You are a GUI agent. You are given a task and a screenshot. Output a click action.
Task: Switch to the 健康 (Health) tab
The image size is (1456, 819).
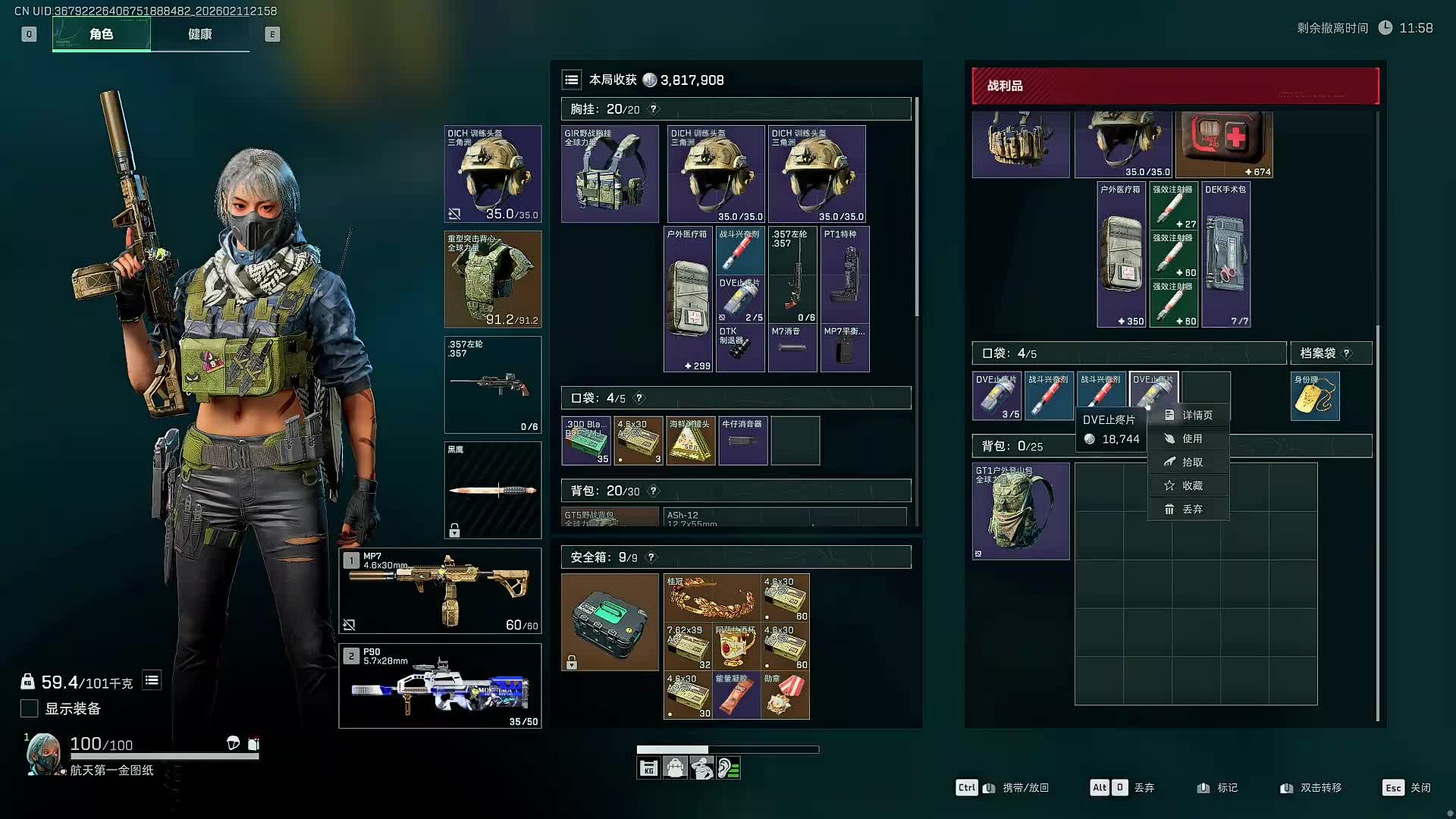199,34
